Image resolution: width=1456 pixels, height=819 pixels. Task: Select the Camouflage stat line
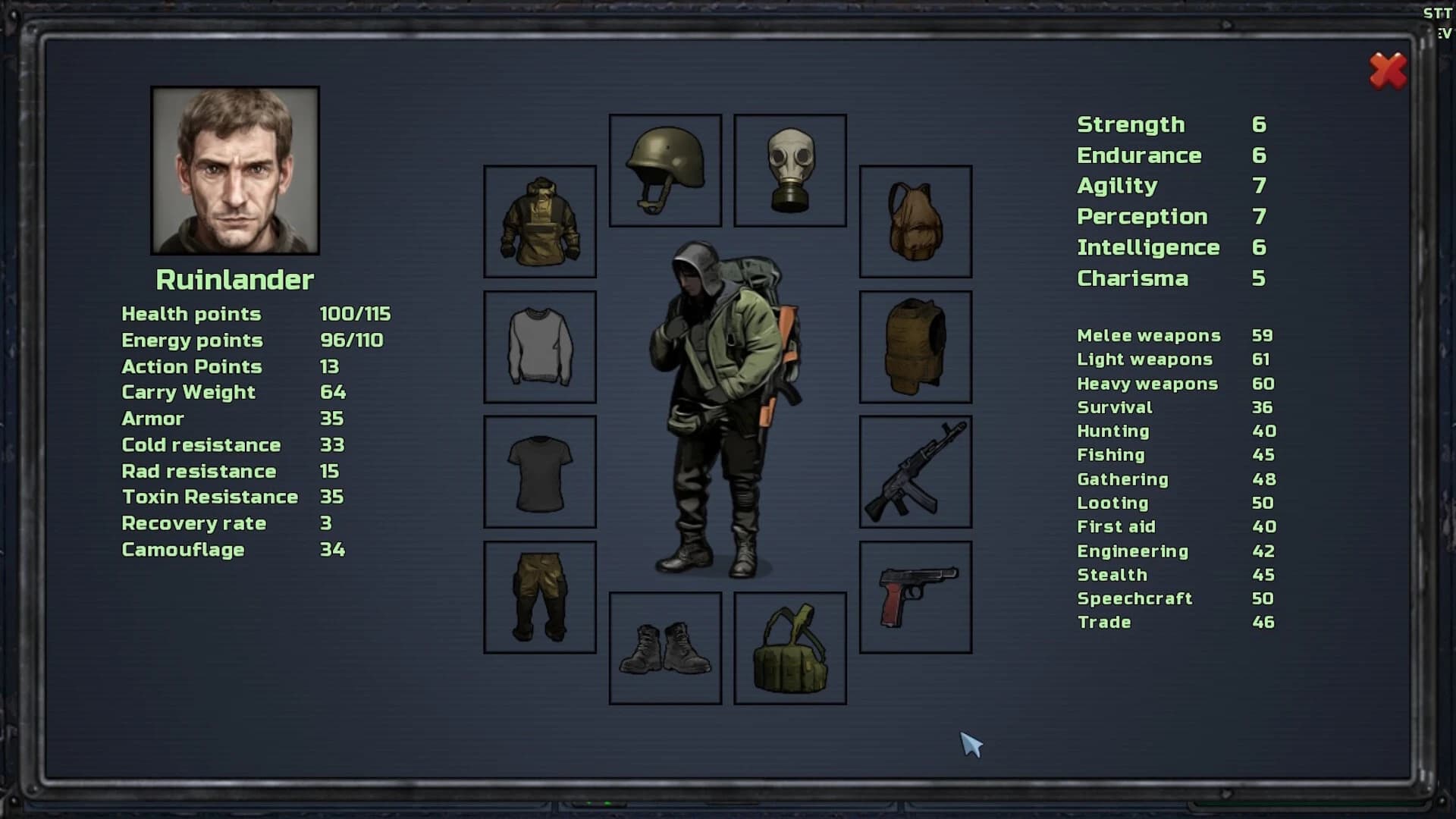click(182, 549)
